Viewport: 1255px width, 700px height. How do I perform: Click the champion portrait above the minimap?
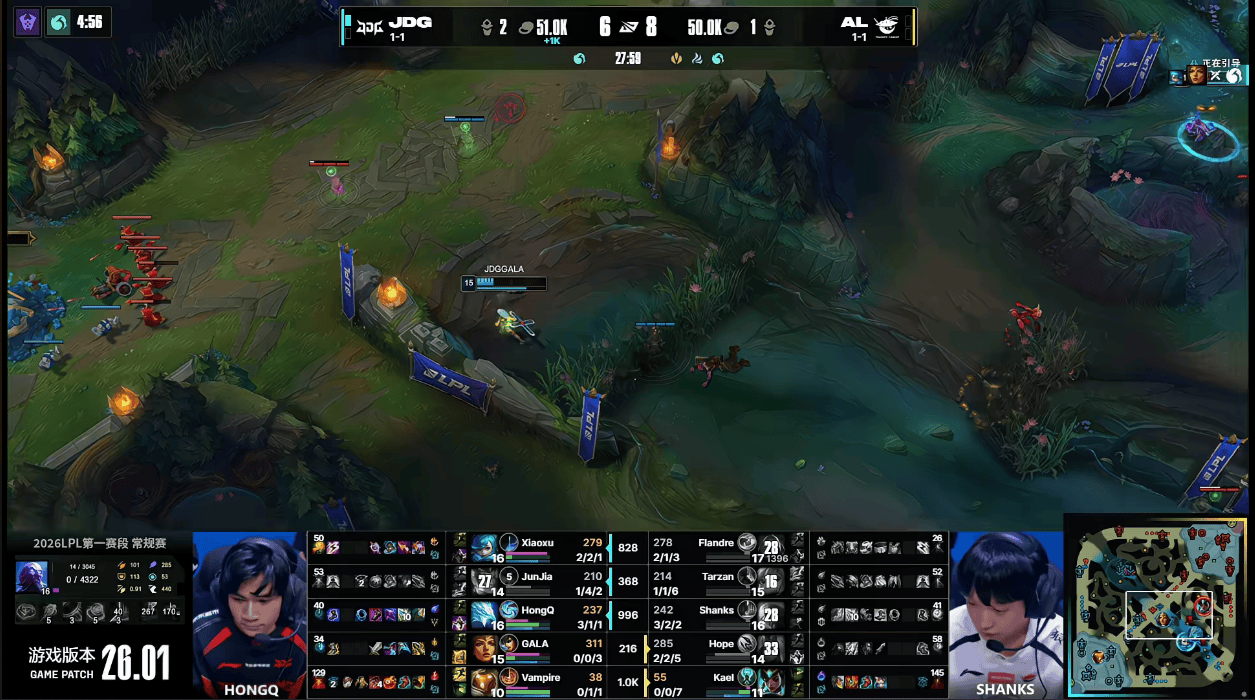1196,75
